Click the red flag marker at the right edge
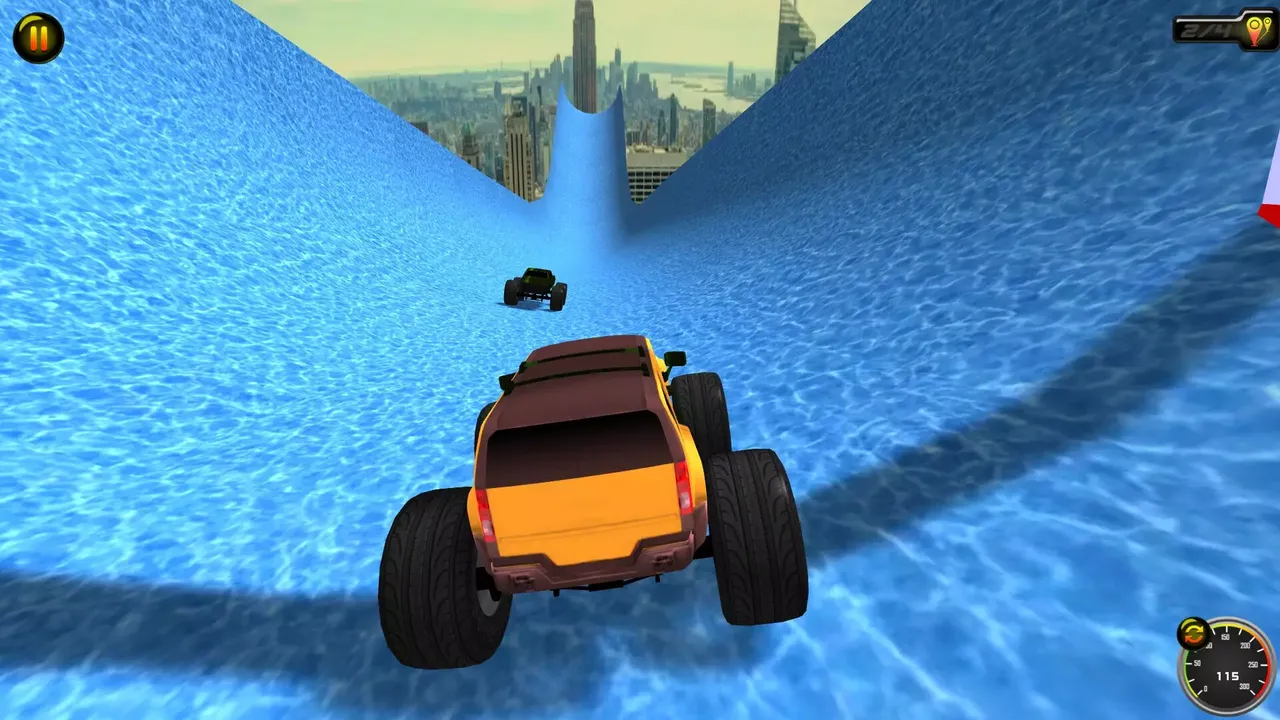This screenshot has height=720, width=1280. click(1271, 215)
